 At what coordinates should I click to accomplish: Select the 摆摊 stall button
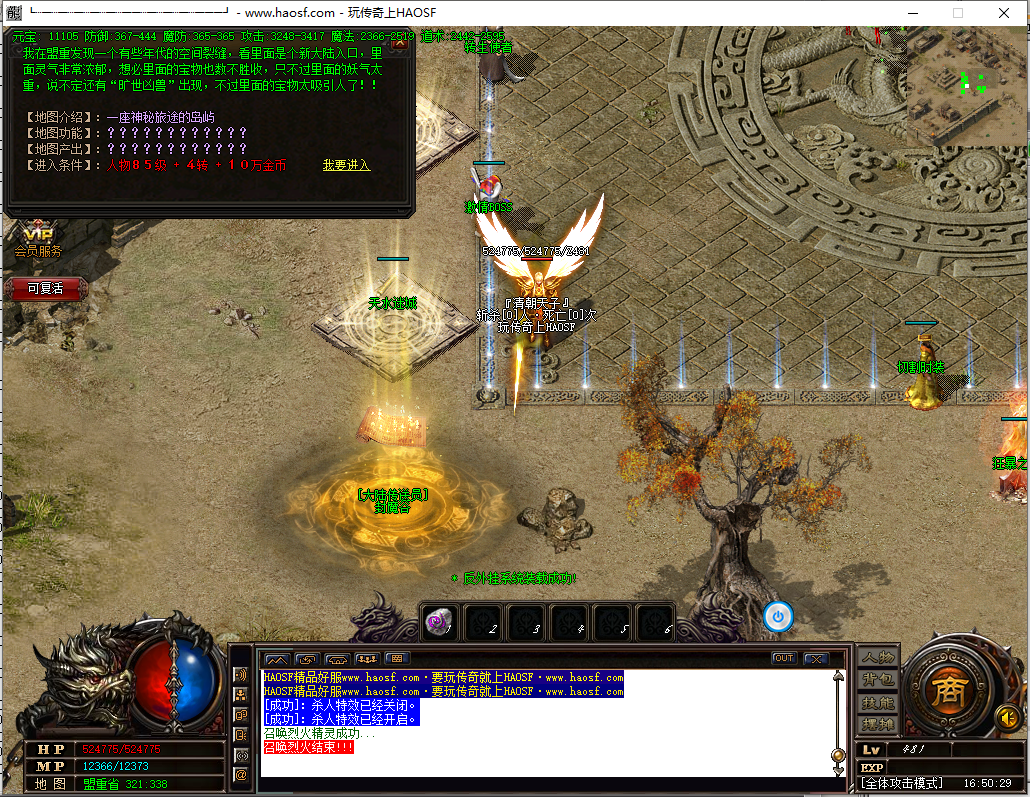click(878, 724)
